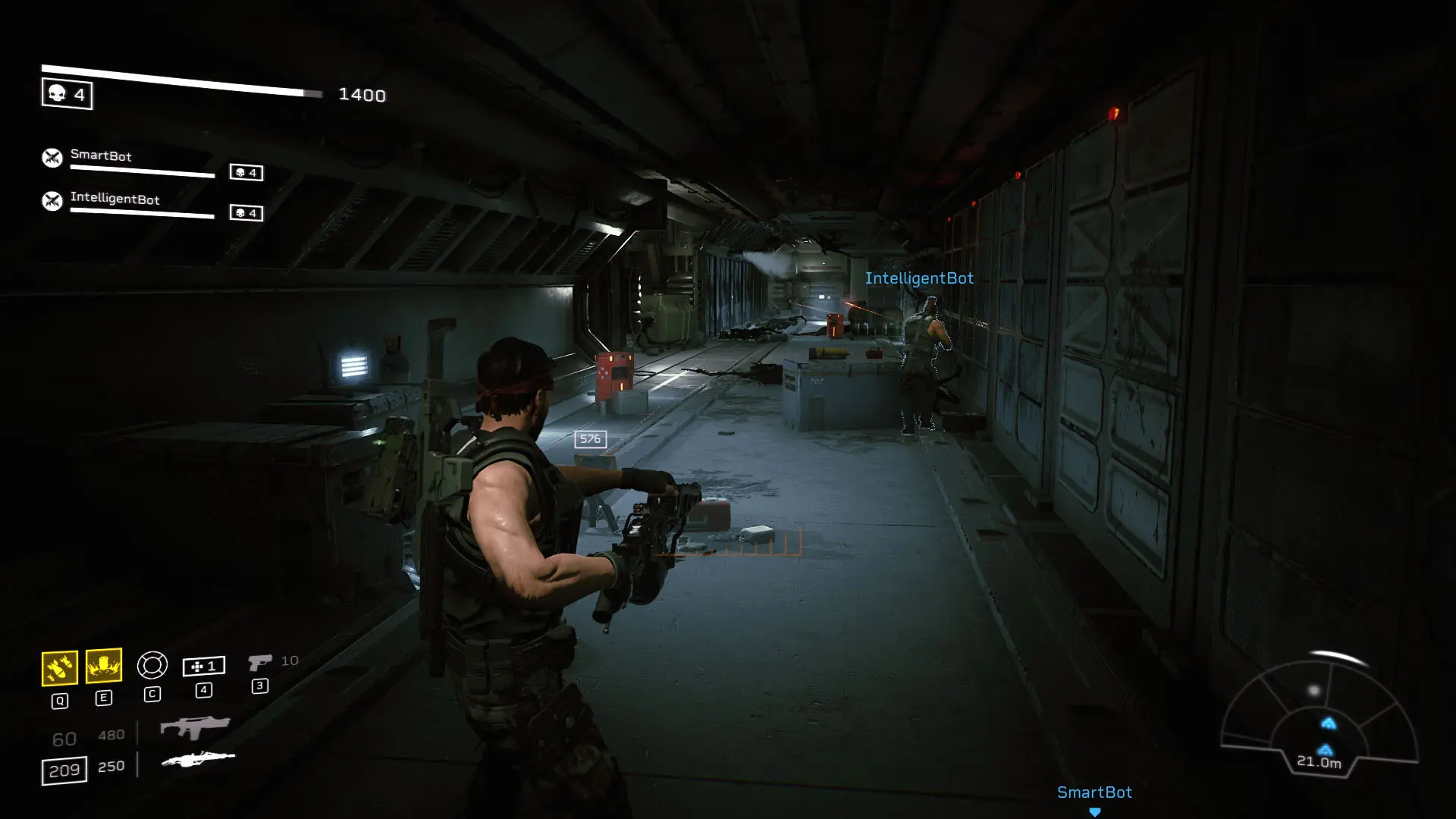Screen dimensions: 1456x819
Task: Trigger the yellow canister explosion ability
Action: pos(104,666)
